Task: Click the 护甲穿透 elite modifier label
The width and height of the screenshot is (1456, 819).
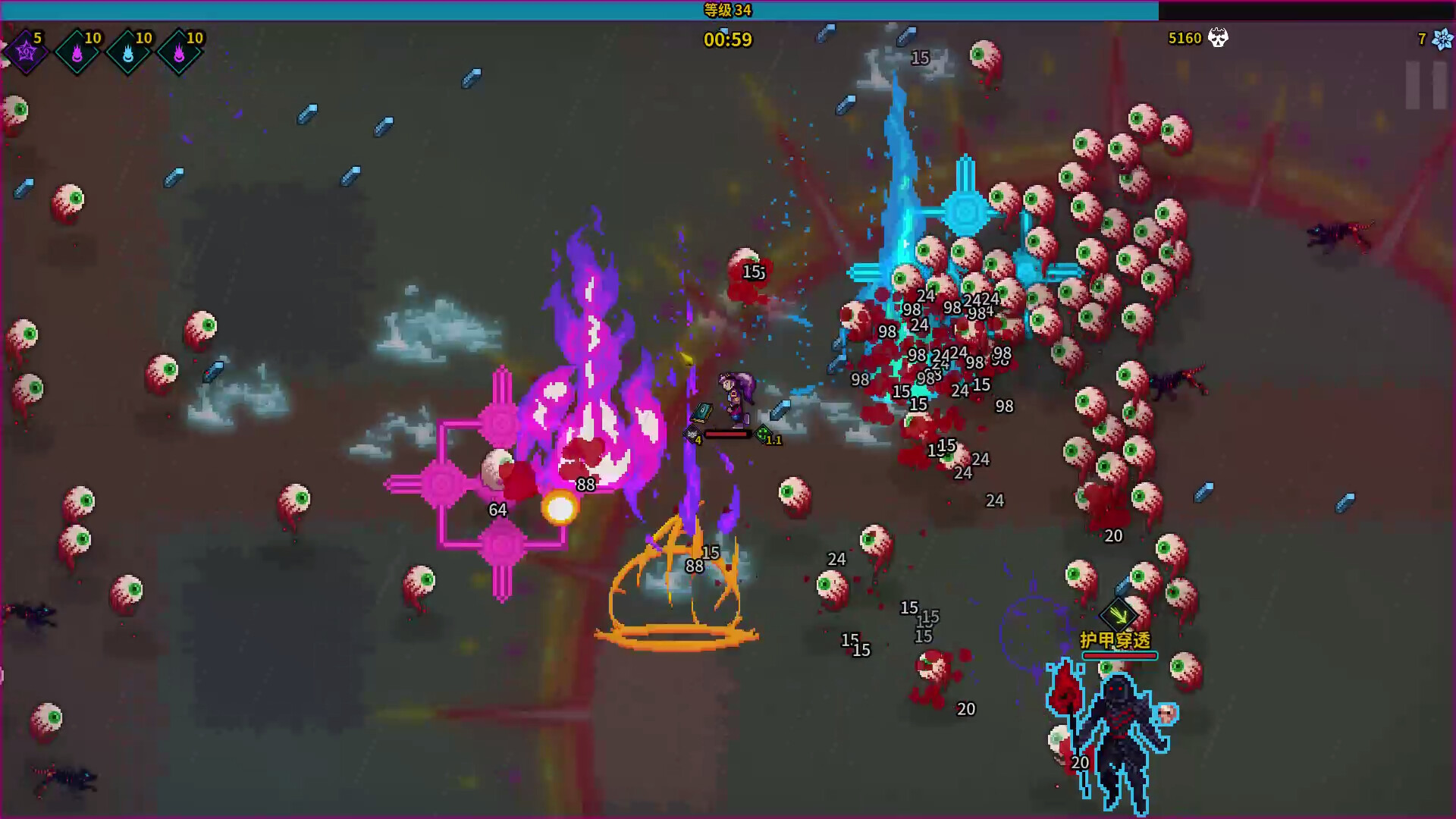Action: 1117,641
